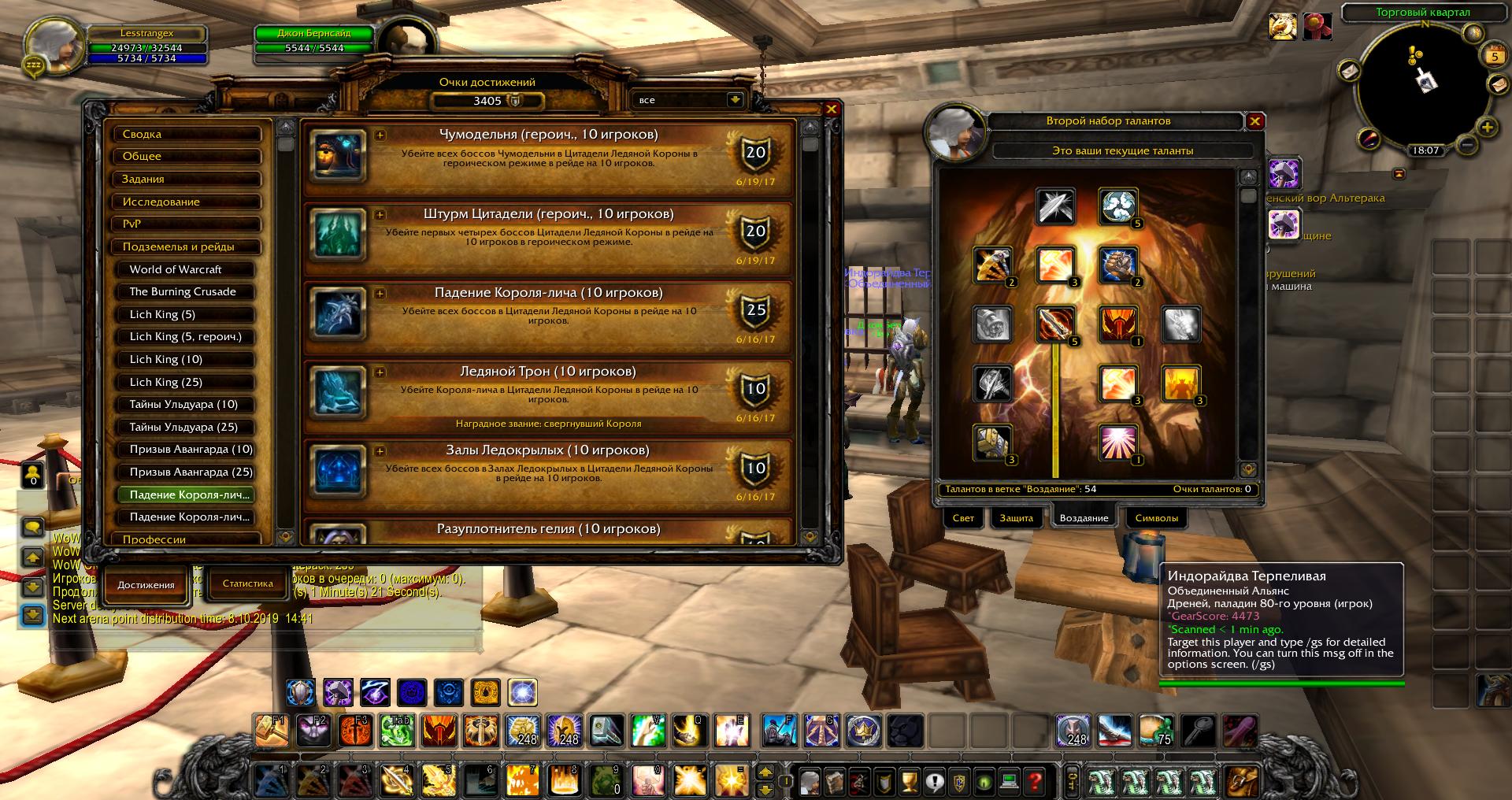Select the Профессии achievement category
Screen dimensions: 1512x800
[x=187, y=539]
